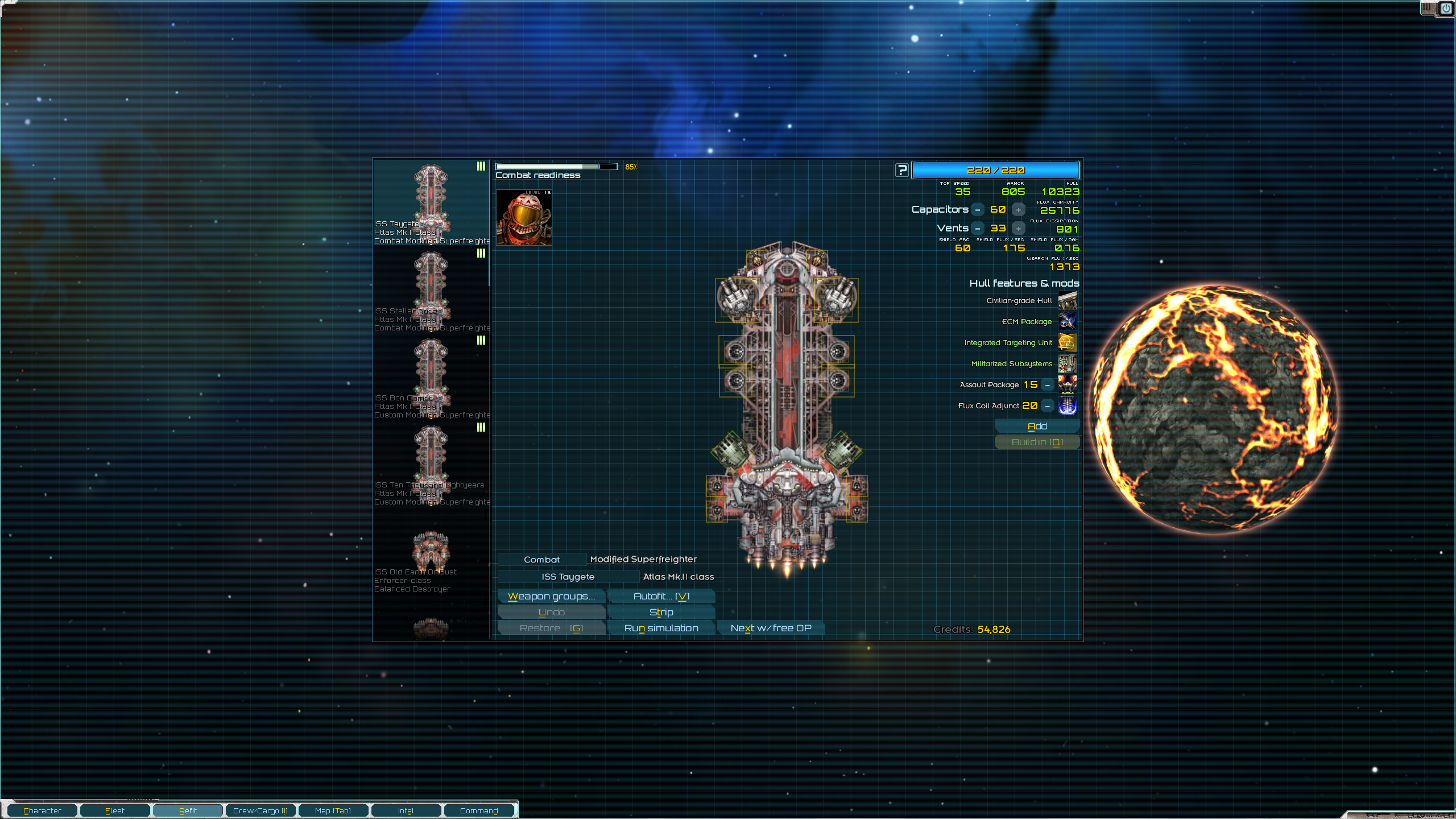The height and width of the screenshot is (819, 1456).
Task: Open Weapon groups settings
Action: pos(551,596)
